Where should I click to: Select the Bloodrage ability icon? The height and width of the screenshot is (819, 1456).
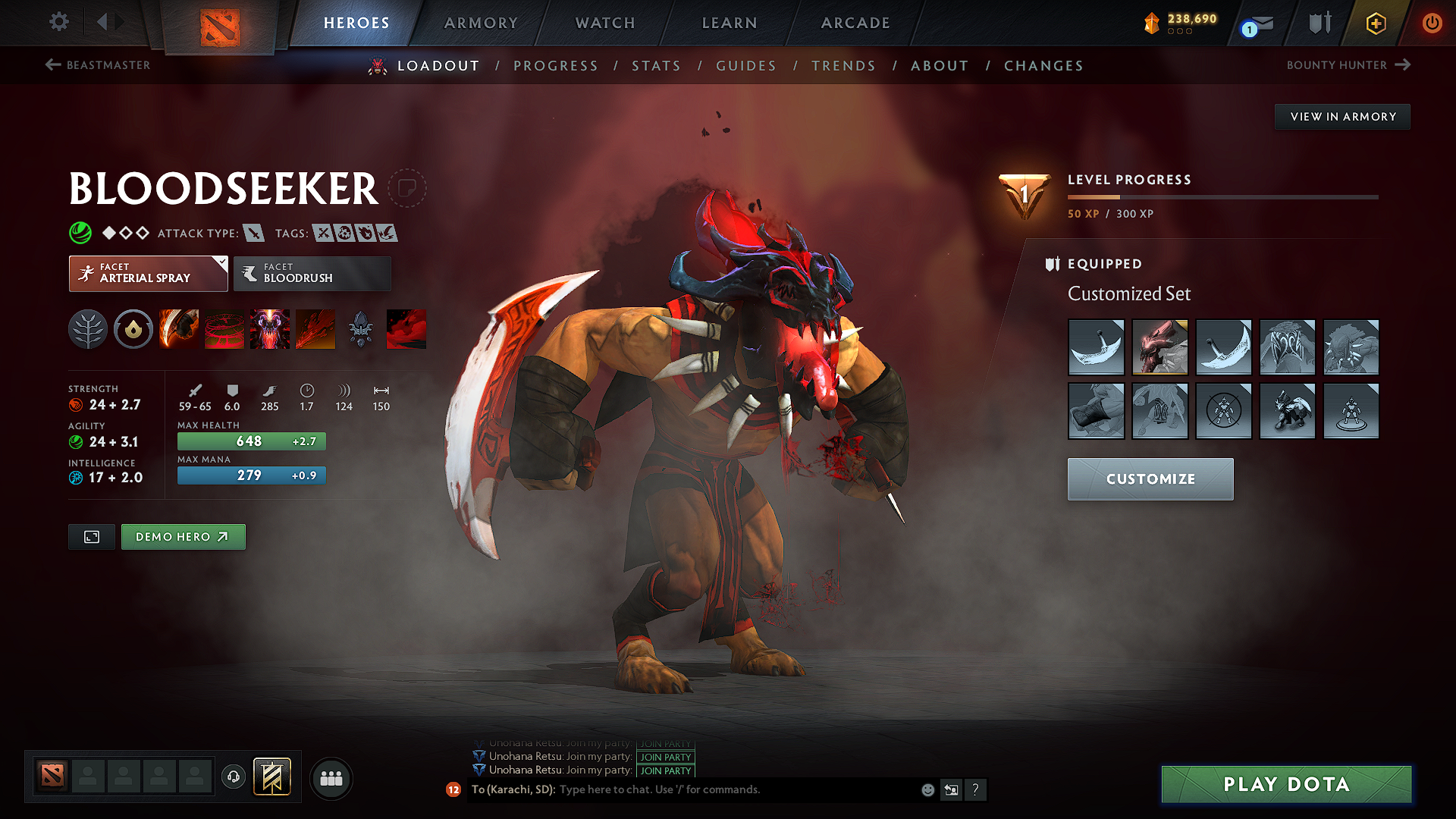point(179,329)
